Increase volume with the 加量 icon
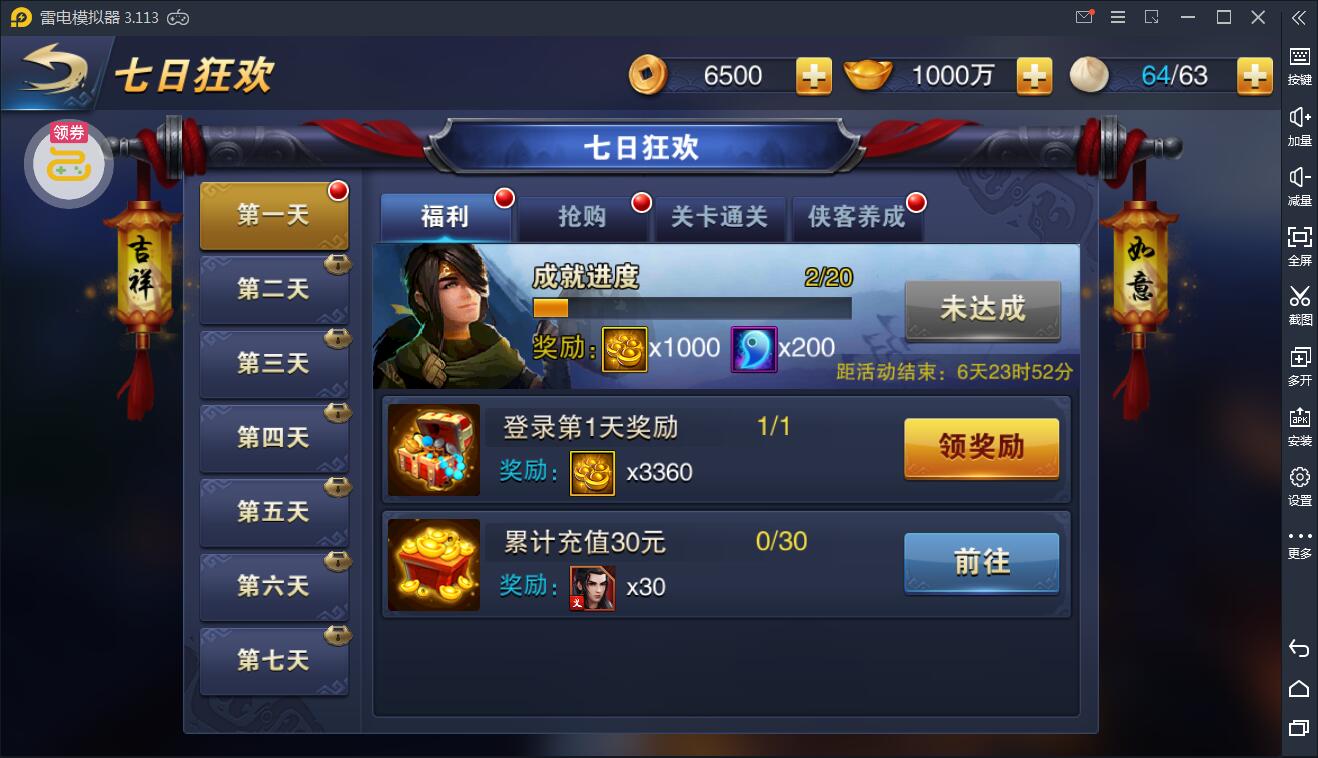This screenshot has height=758, width=1318. (x=1298, y=123)
